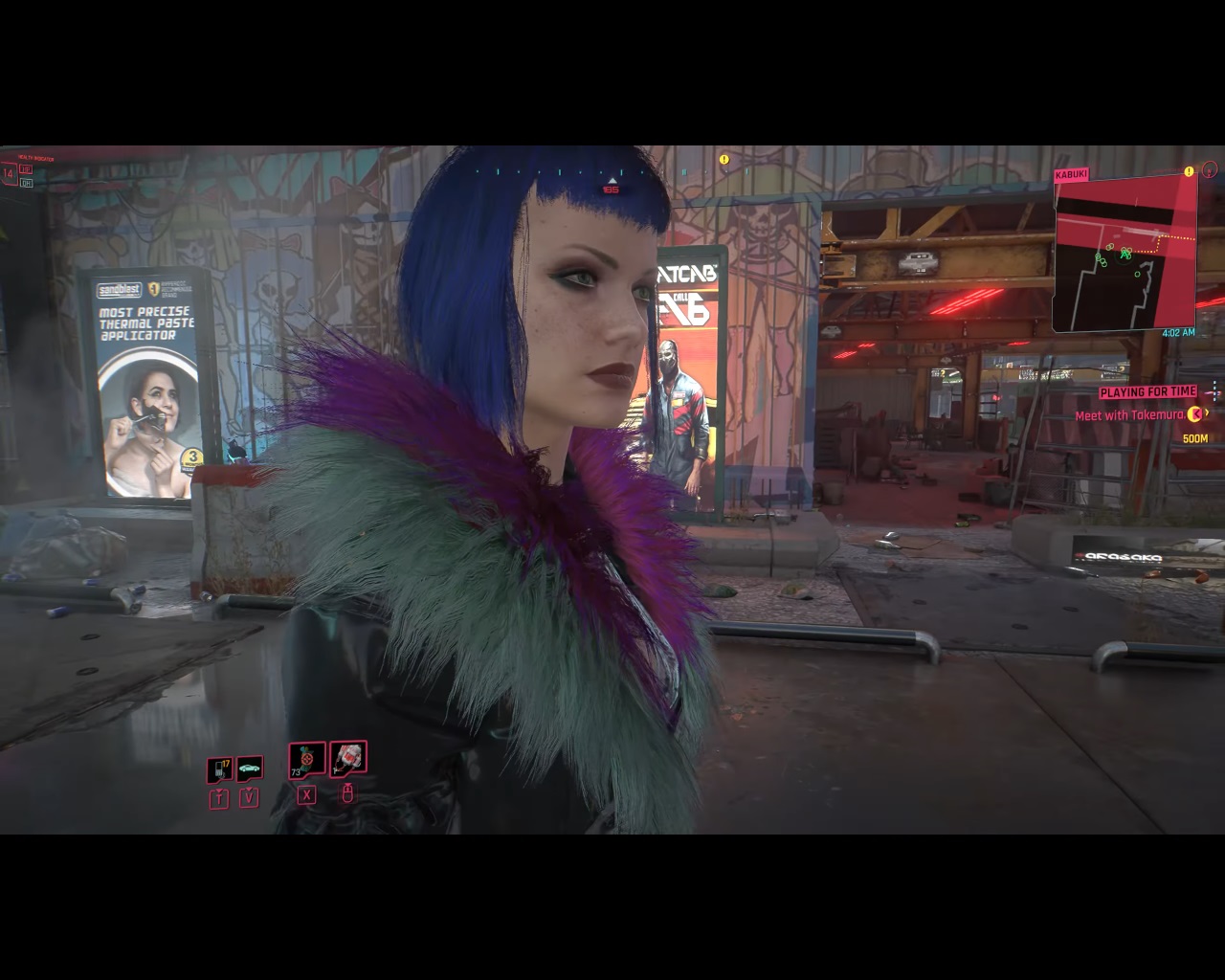Select the call vehicle car icon
The height and width of the screenshot is (980, 1225).
click(x=250, y=768)
